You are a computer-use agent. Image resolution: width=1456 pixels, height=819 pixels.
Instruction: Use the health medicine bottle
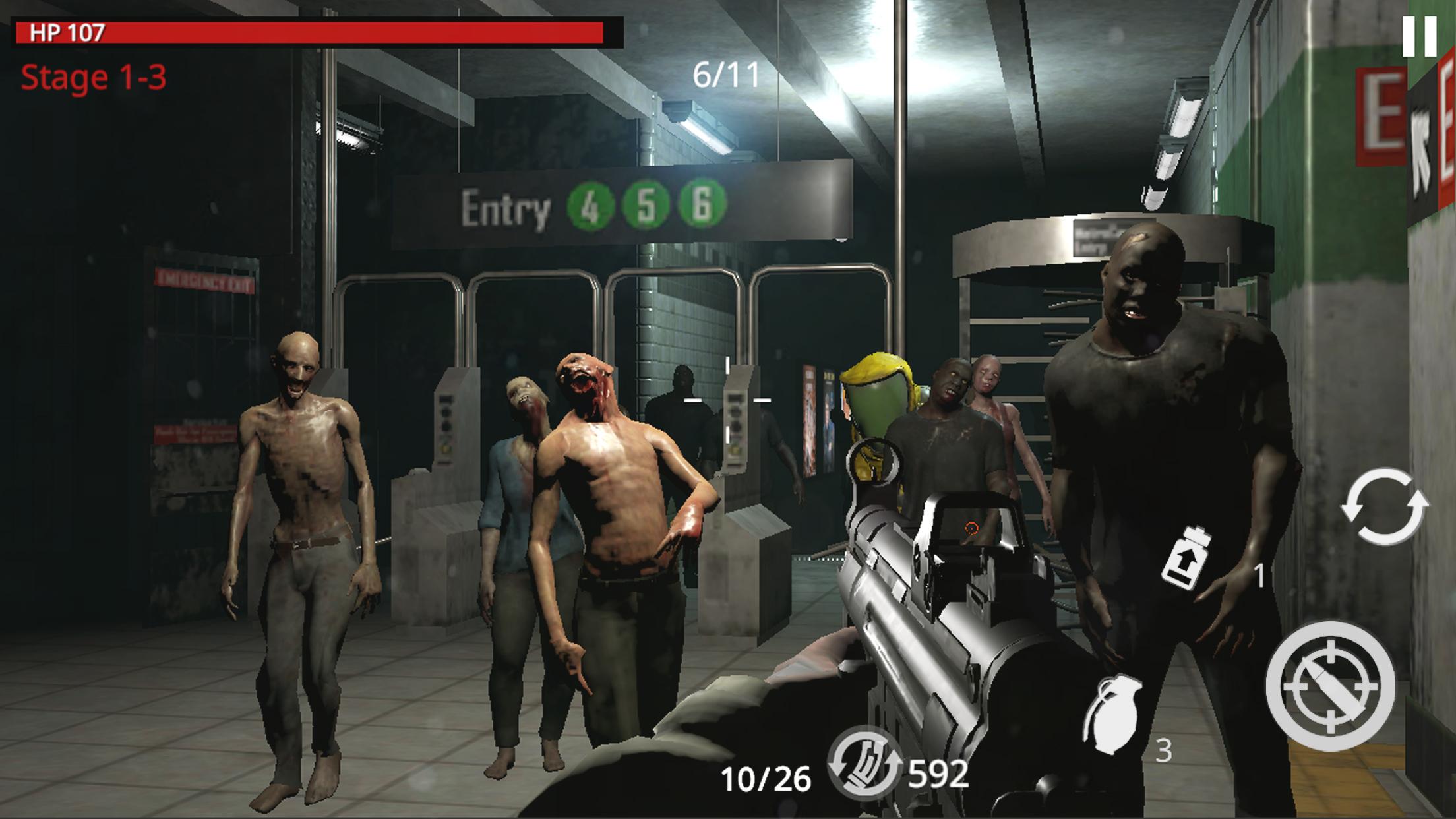(x=1186, y=557)
